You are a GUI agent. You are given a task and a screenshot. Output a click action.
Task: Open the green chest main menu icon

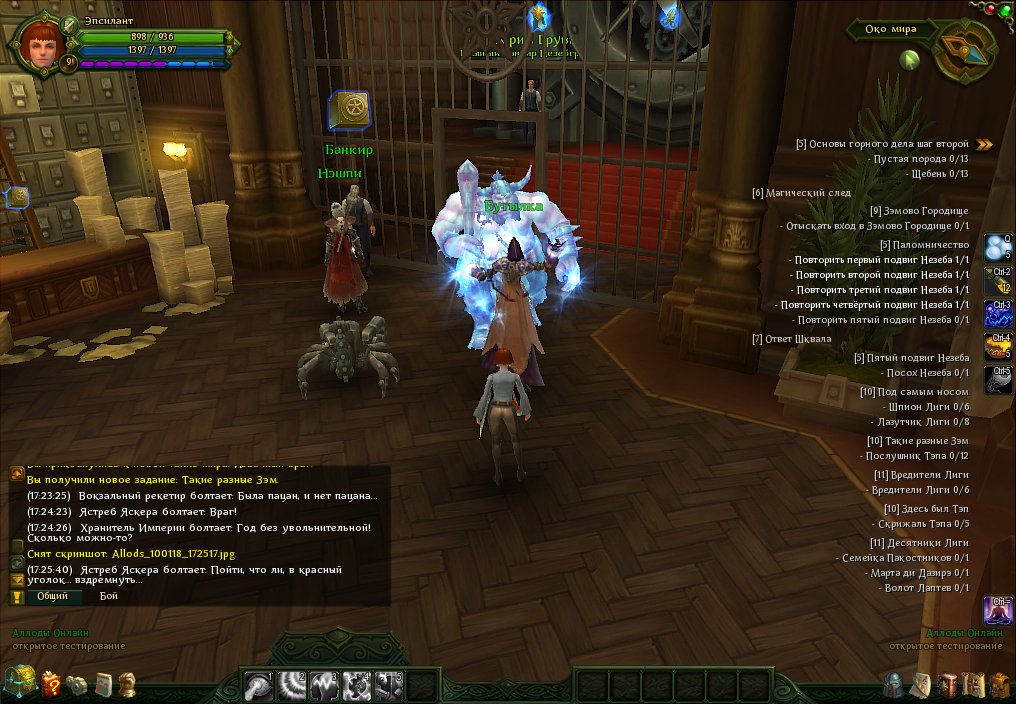19,684
